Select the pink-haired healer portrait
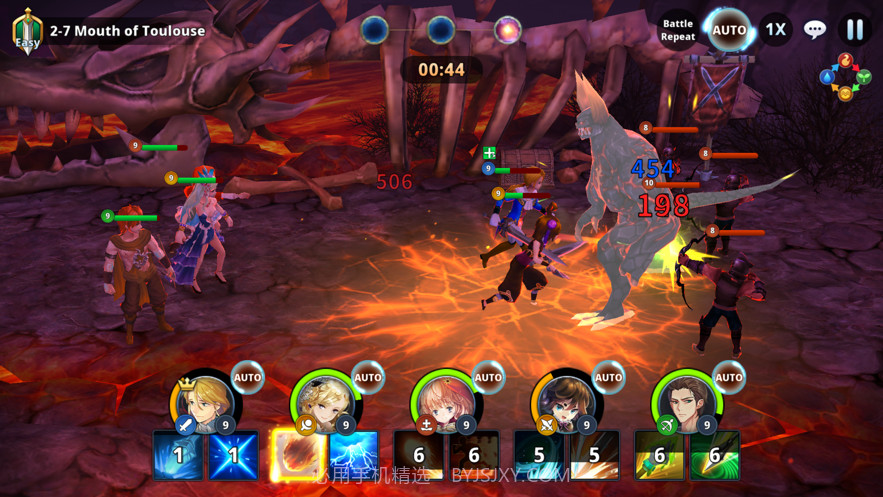Screen dimensions: 883x497 click(445, 401)
